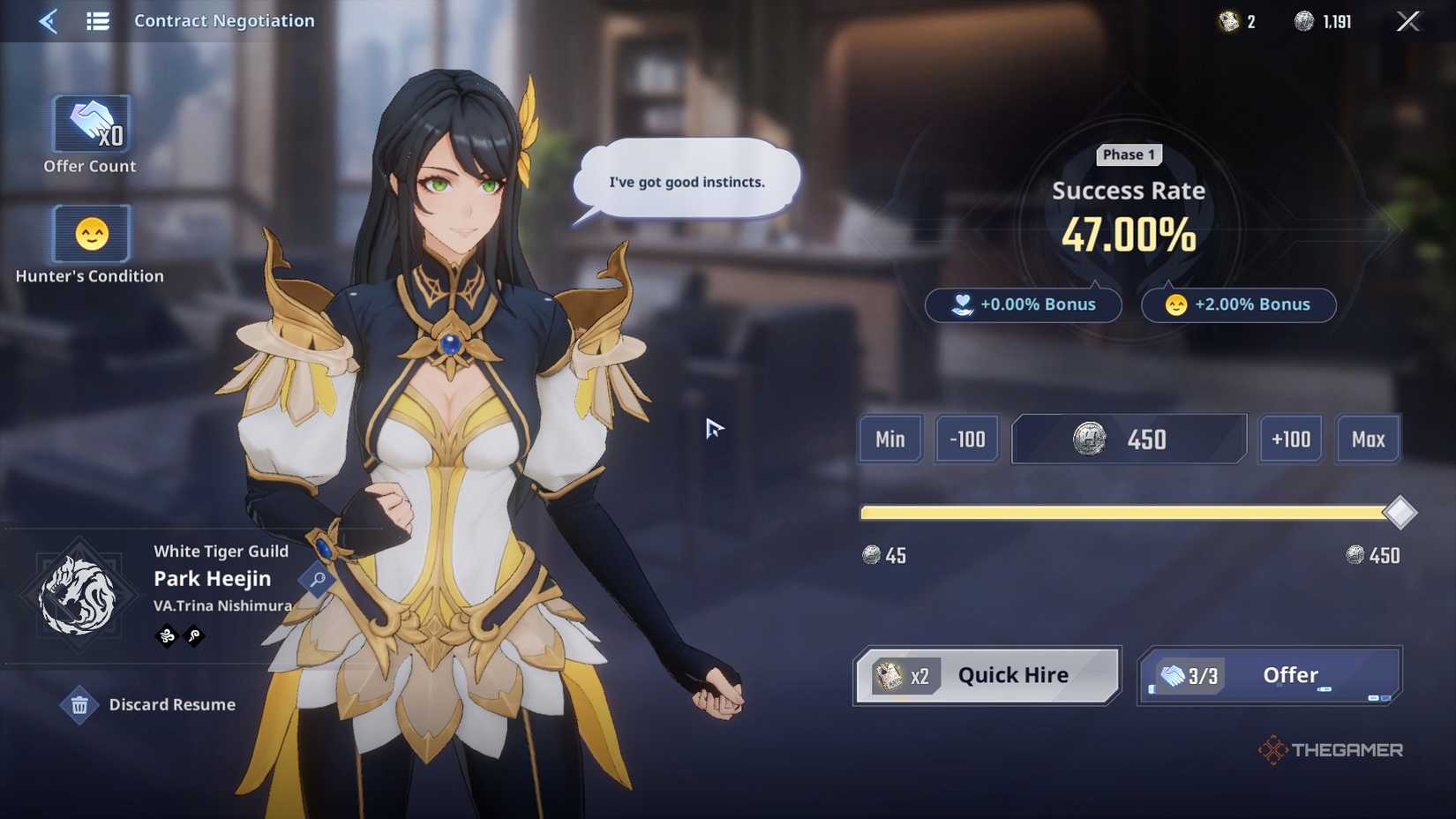Screen dimensions: 1456x819
Task: Go back using the arrow in the header
Action: coord(47,20)
